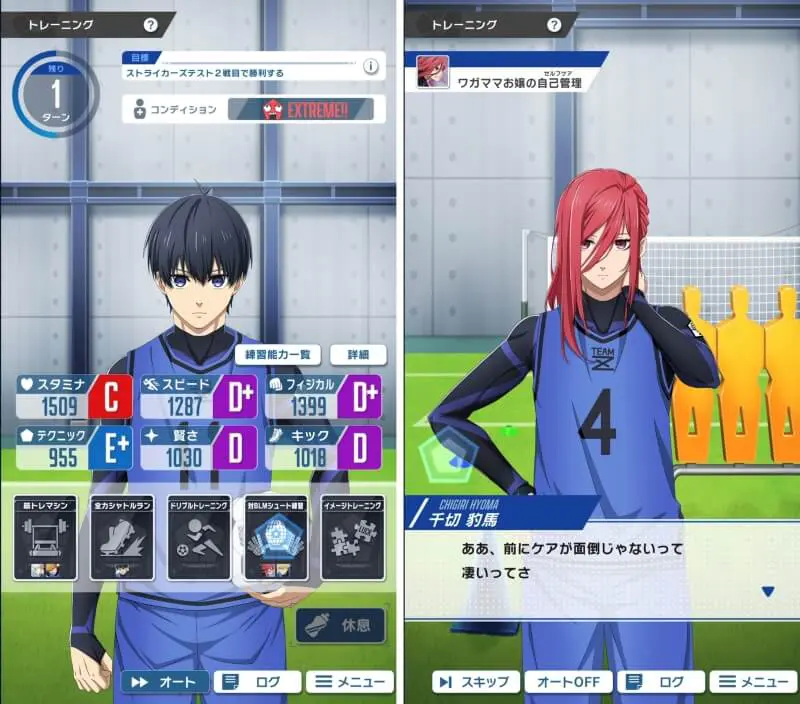This screenshot has width=800, height=704.
Task: Open the help icon above the turn counter
Action: pos(150,25)
